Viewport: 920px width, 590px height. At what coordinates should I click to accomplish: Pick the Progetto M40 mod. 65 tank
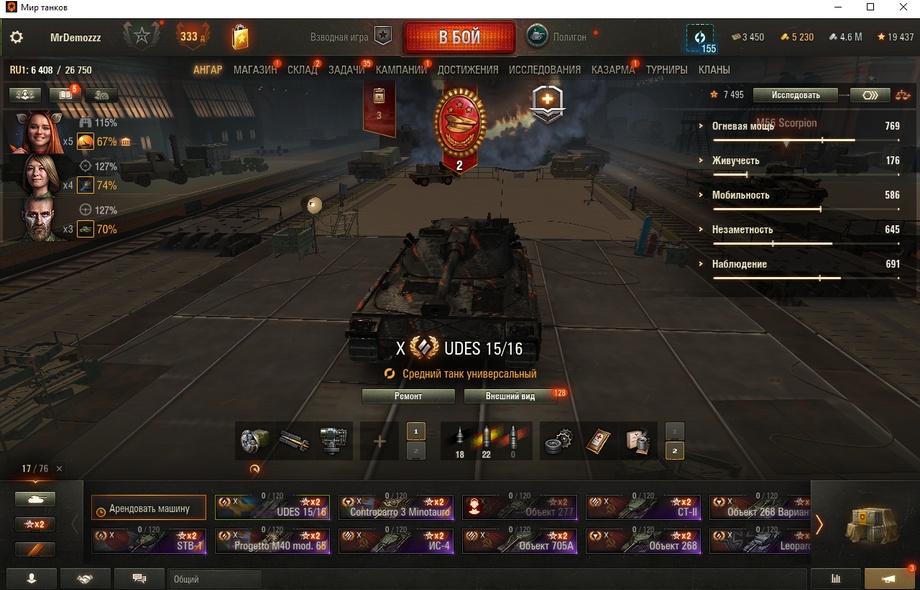point(272,541)
